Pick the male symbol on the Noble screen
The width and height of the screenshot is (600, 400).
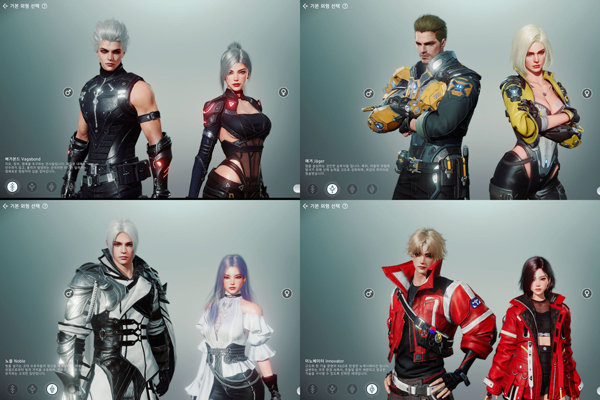69,293
